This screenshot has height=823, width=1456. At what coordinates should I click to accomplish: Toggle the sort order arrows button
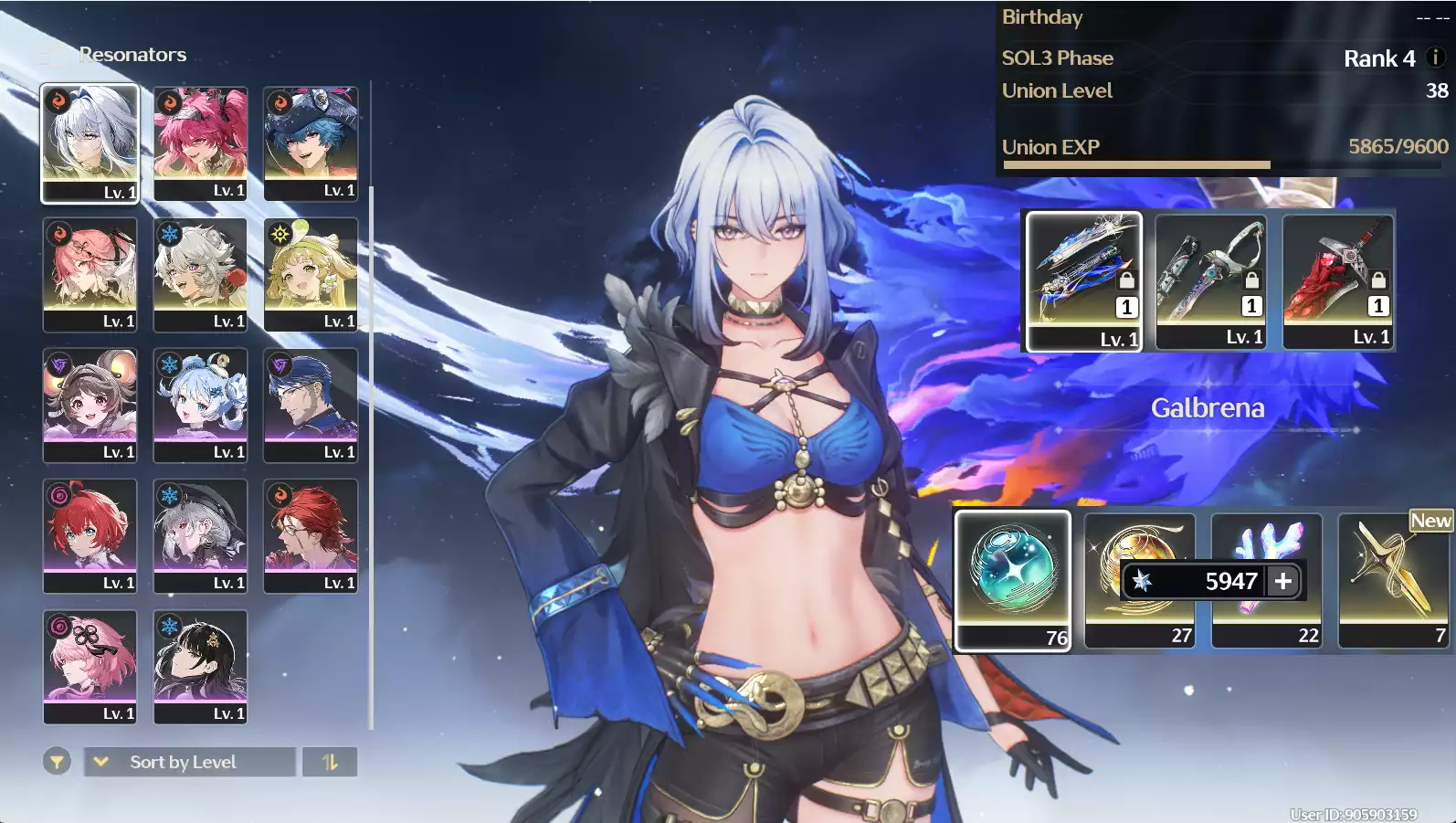pos(330,762)
